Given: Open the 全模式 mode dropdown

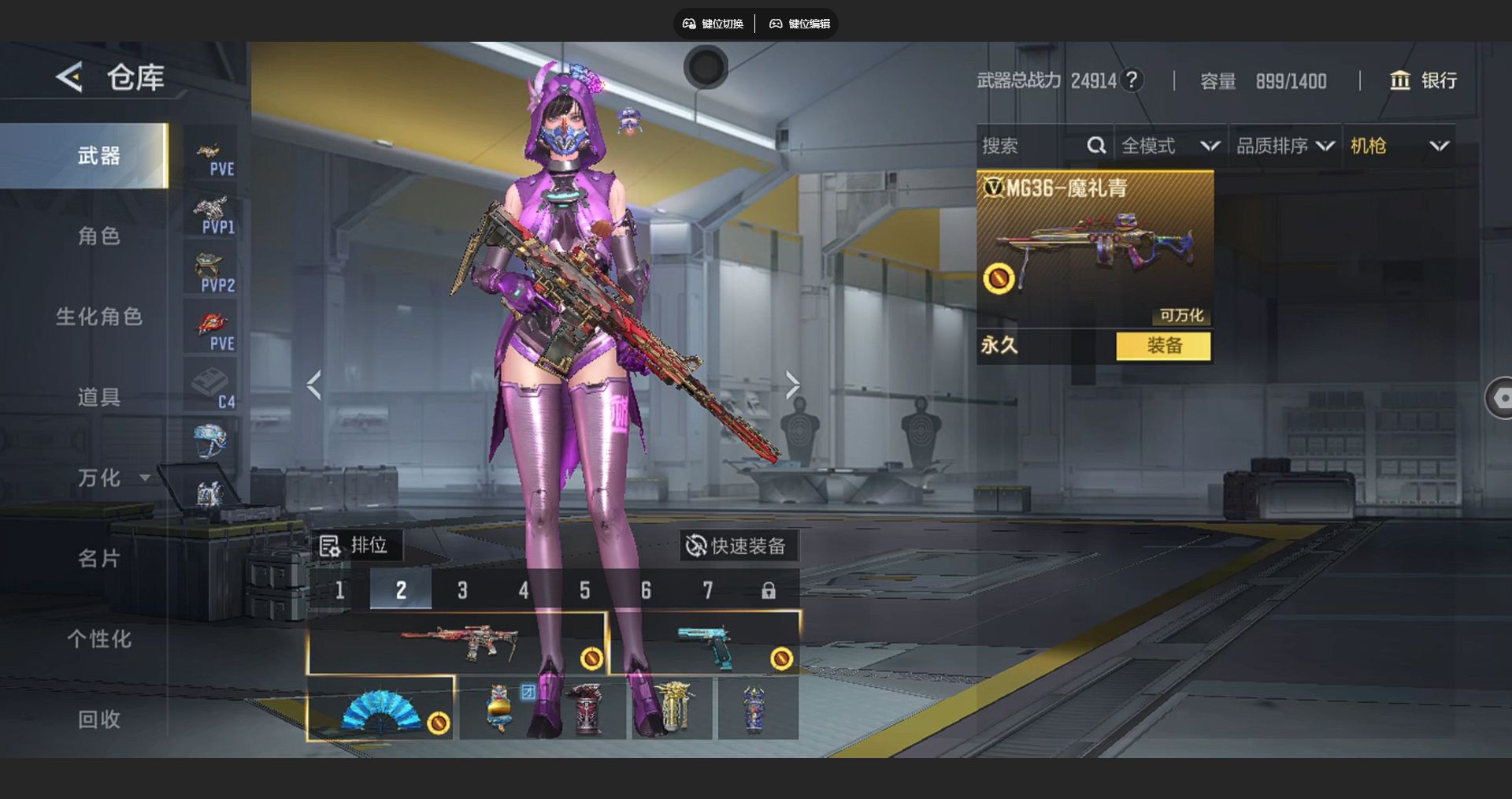Looking at the screenshot, I should coord(1170,146).
